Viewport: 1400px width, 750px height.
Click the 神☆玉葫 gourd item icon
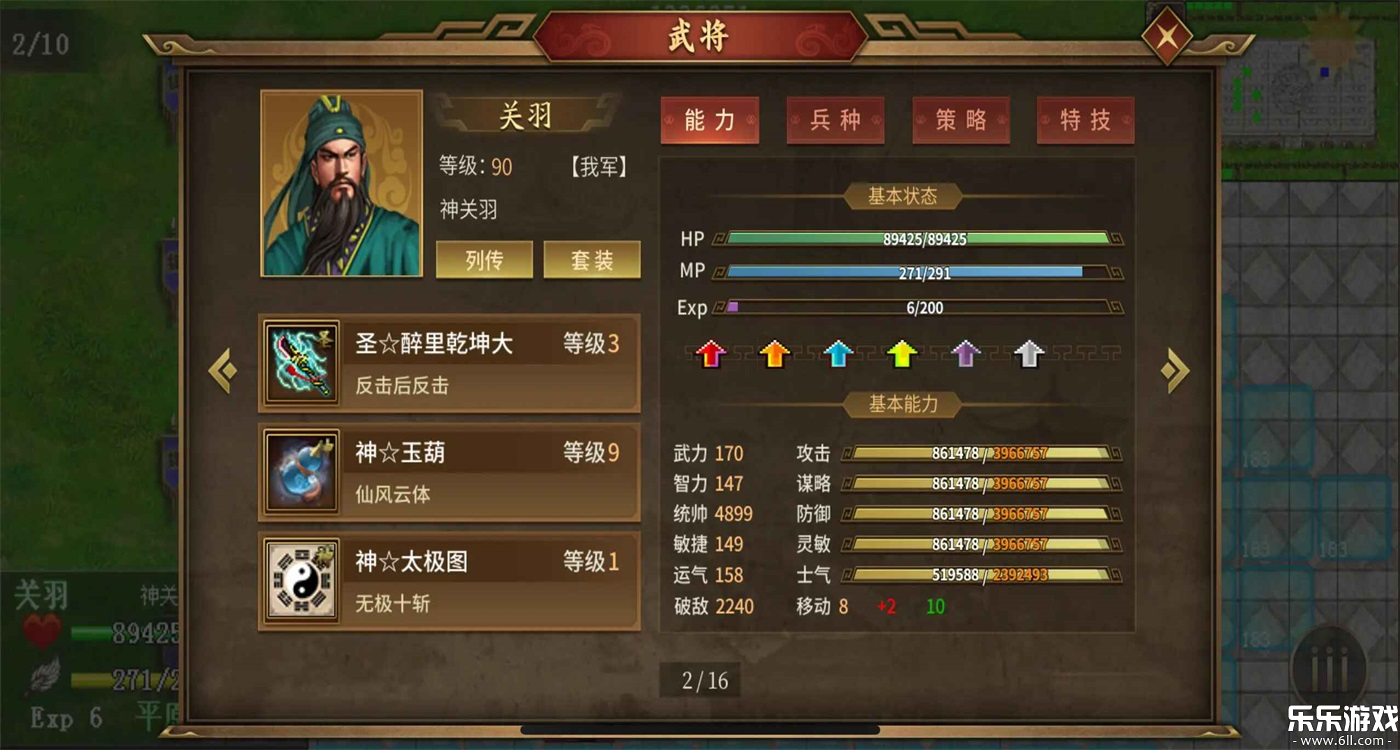coord(301,471)
